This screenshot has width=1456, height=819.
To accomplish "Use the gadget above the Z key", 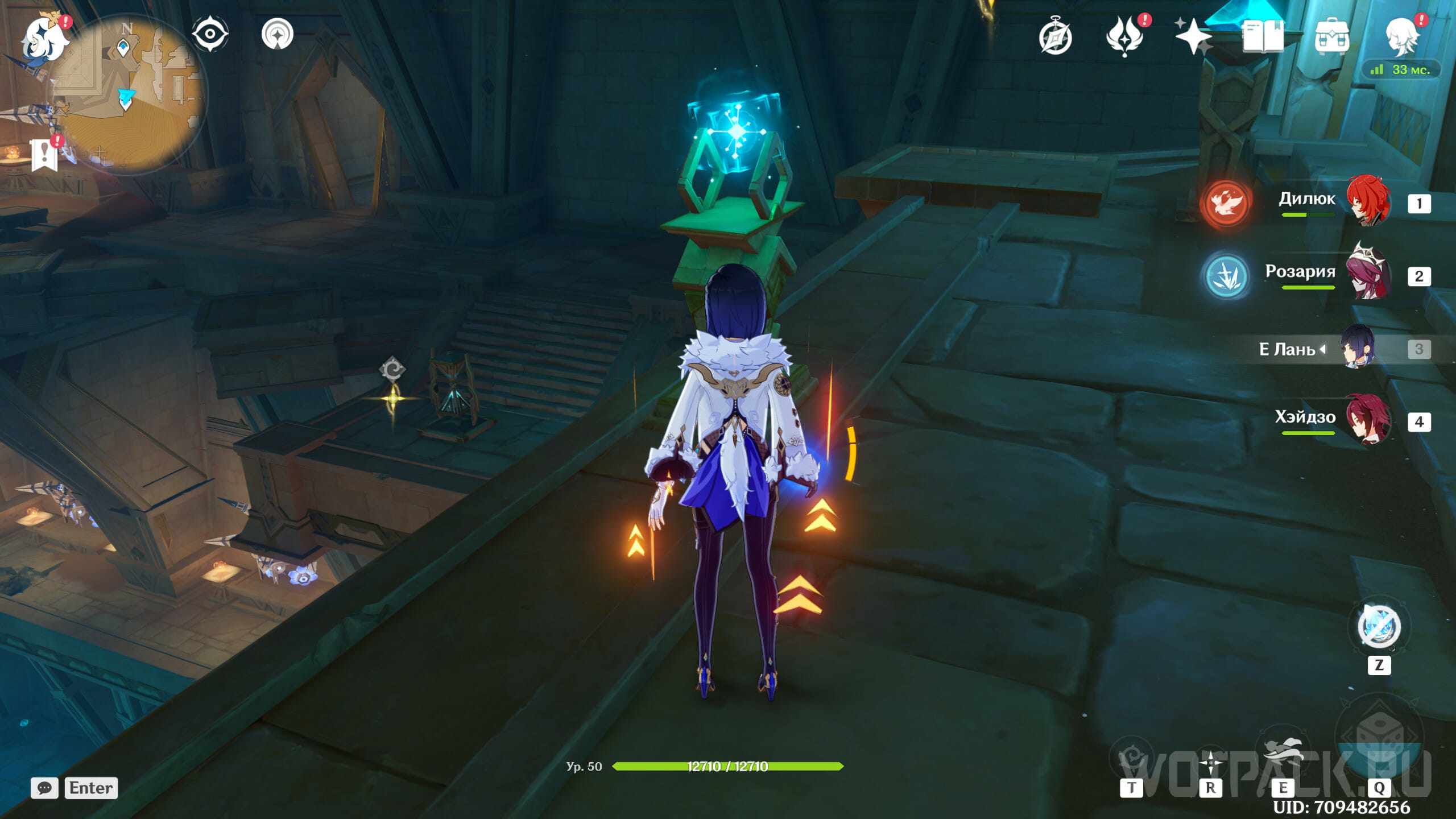I will coord(1379,627).
